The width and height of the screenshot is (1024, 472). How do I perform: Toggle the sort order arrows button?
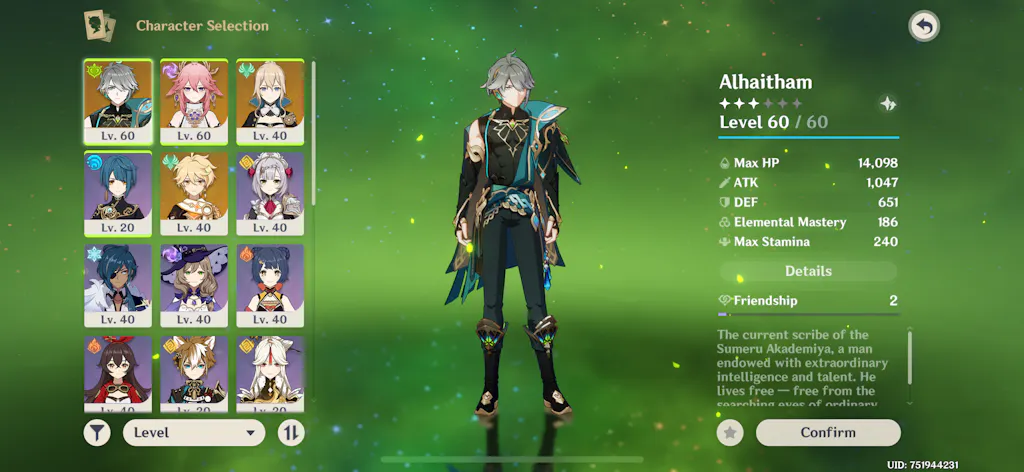[291, 433]
